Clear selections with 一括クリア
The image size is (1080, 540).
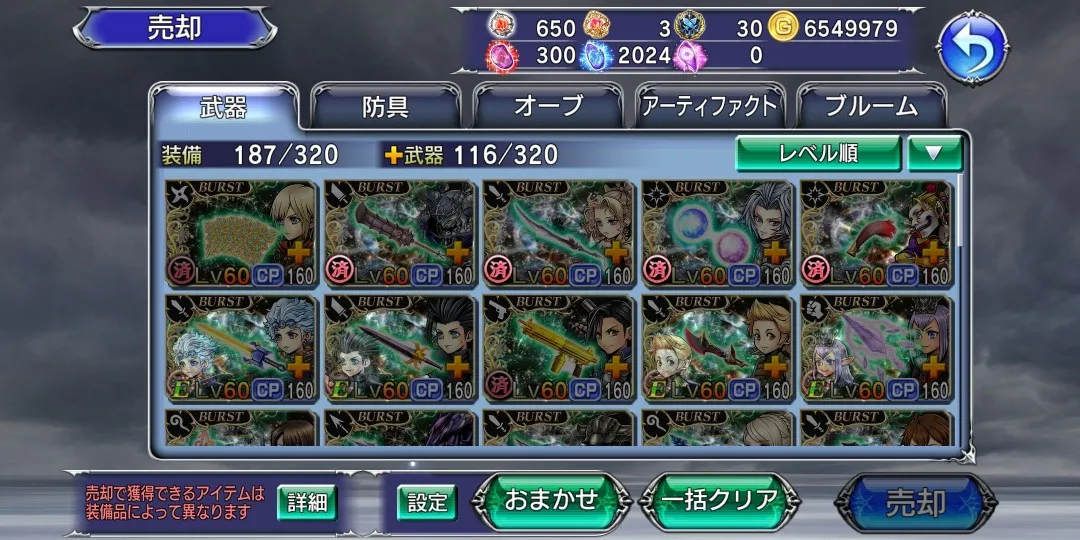pyautogui.click(x=719, y=500)
